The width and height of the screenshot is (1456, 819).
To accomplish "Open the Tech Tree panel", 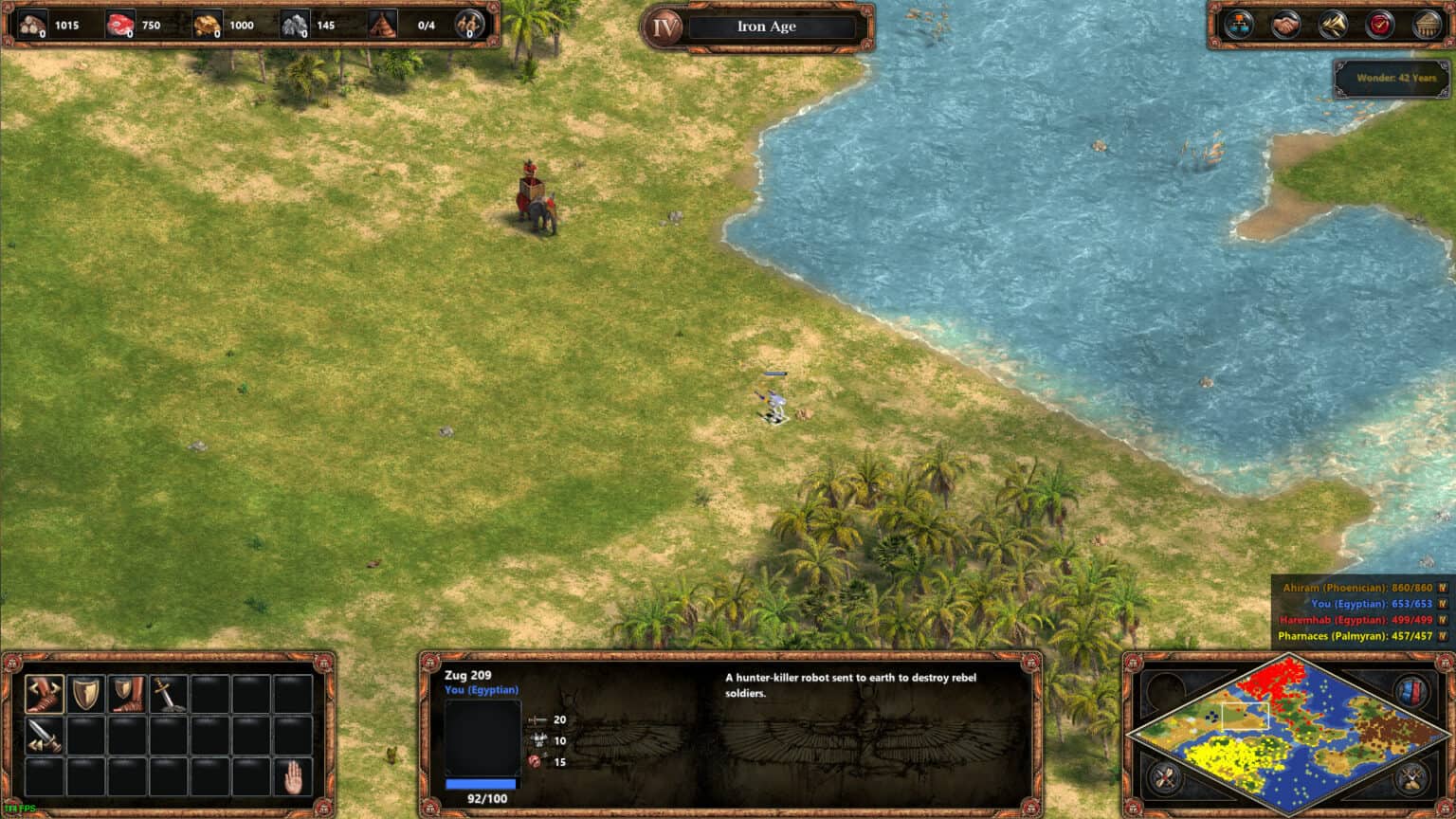I will [1243, 26].
